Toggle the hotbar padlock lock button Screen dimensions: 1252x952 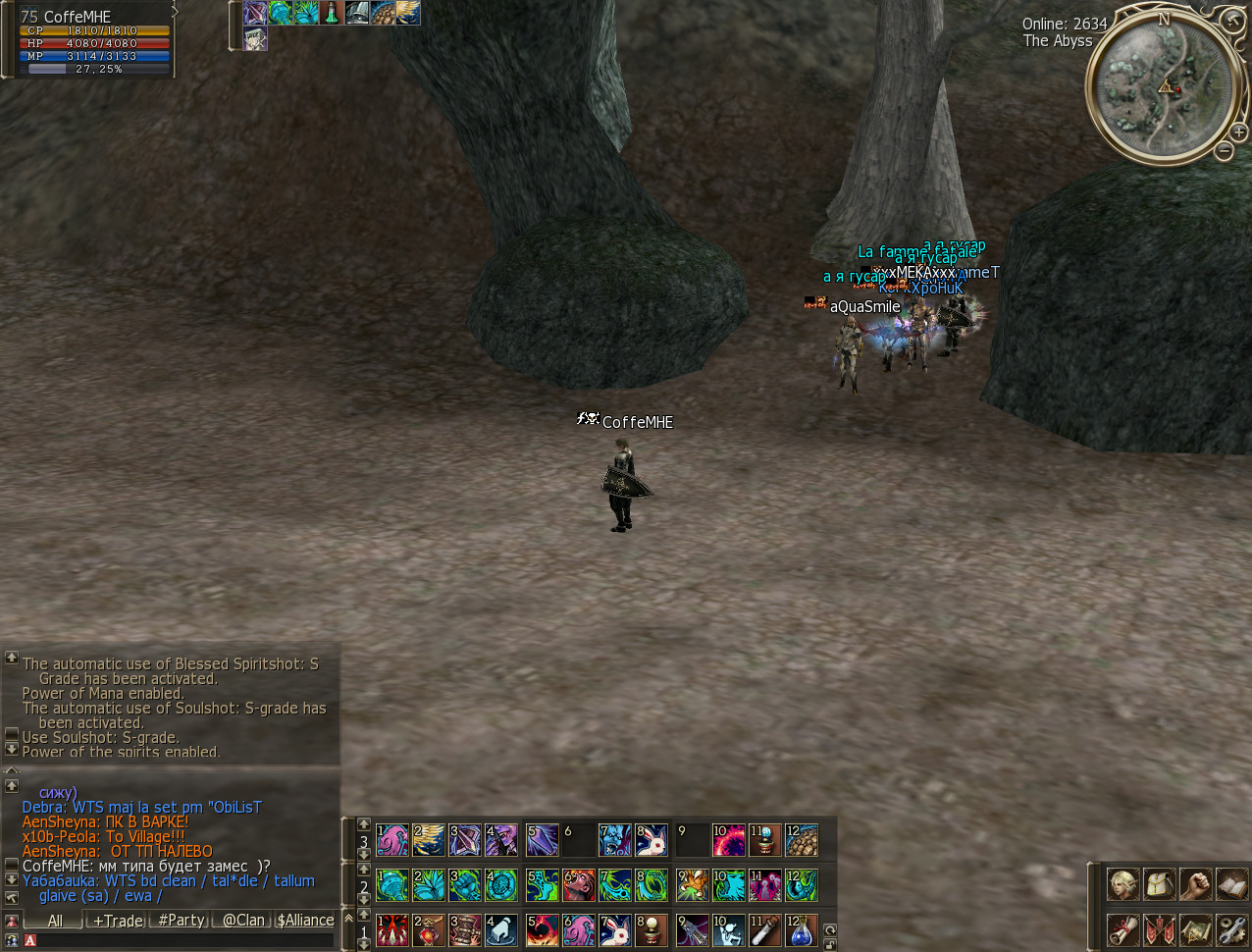830,945
